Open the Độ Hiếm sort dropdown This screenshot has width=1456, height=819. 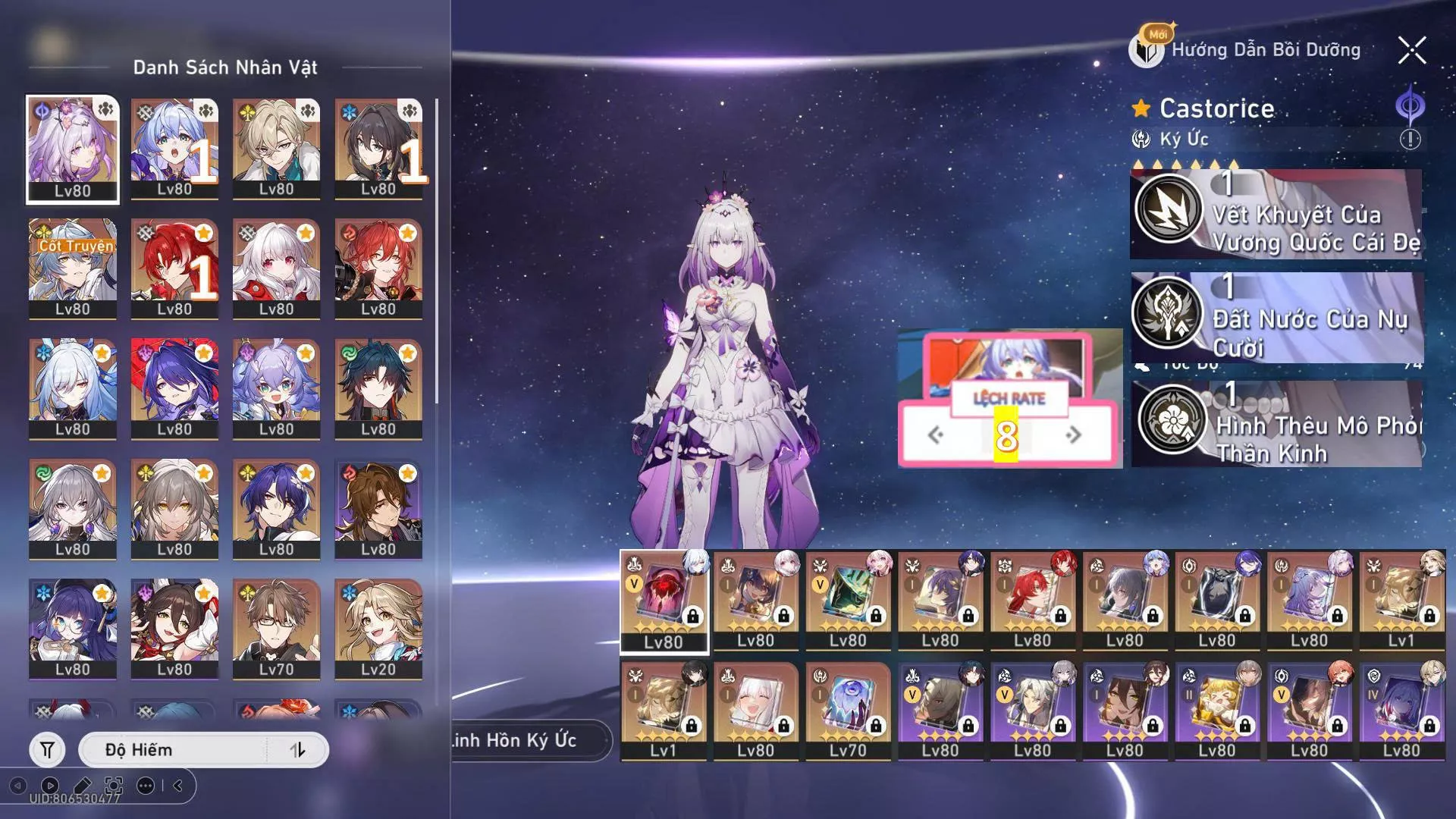tap(173, 750)
